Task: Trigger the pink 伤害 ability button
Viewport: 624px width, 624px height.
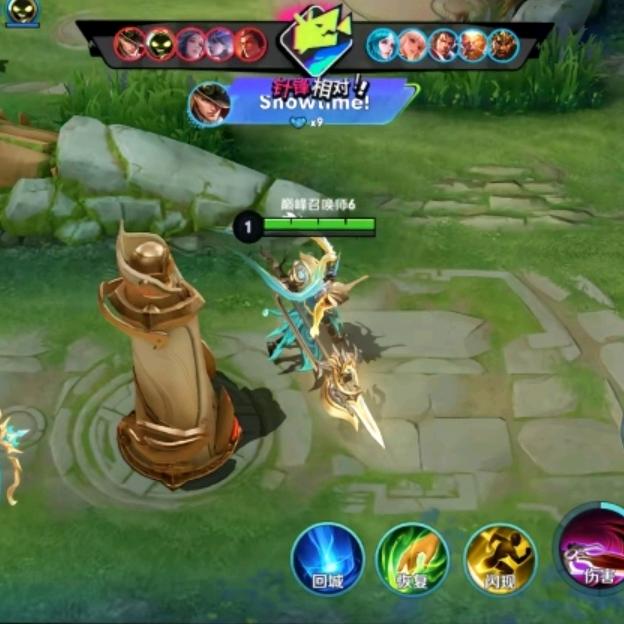Action: pyautogui.click(x=594, y=550)
